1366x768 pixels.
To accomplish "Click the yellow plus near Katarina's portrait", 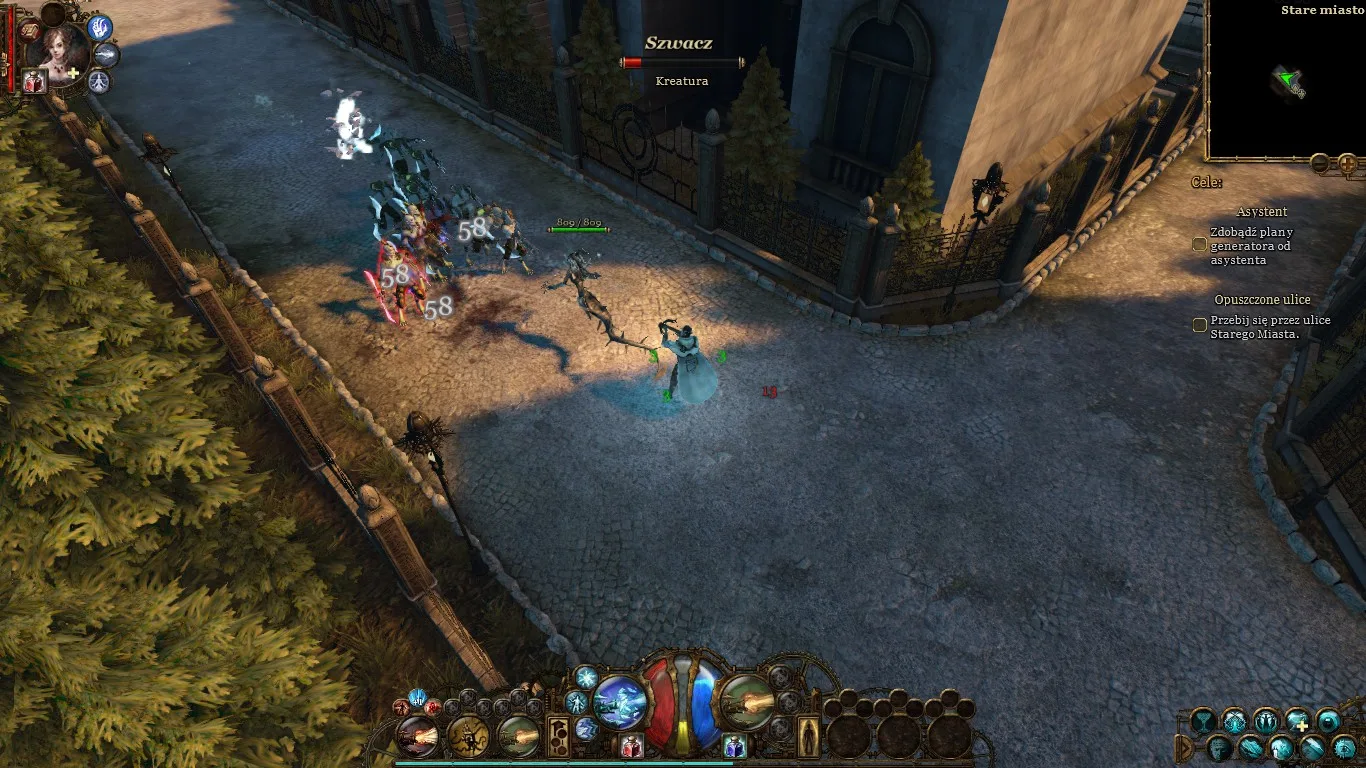I will [73, 71].
